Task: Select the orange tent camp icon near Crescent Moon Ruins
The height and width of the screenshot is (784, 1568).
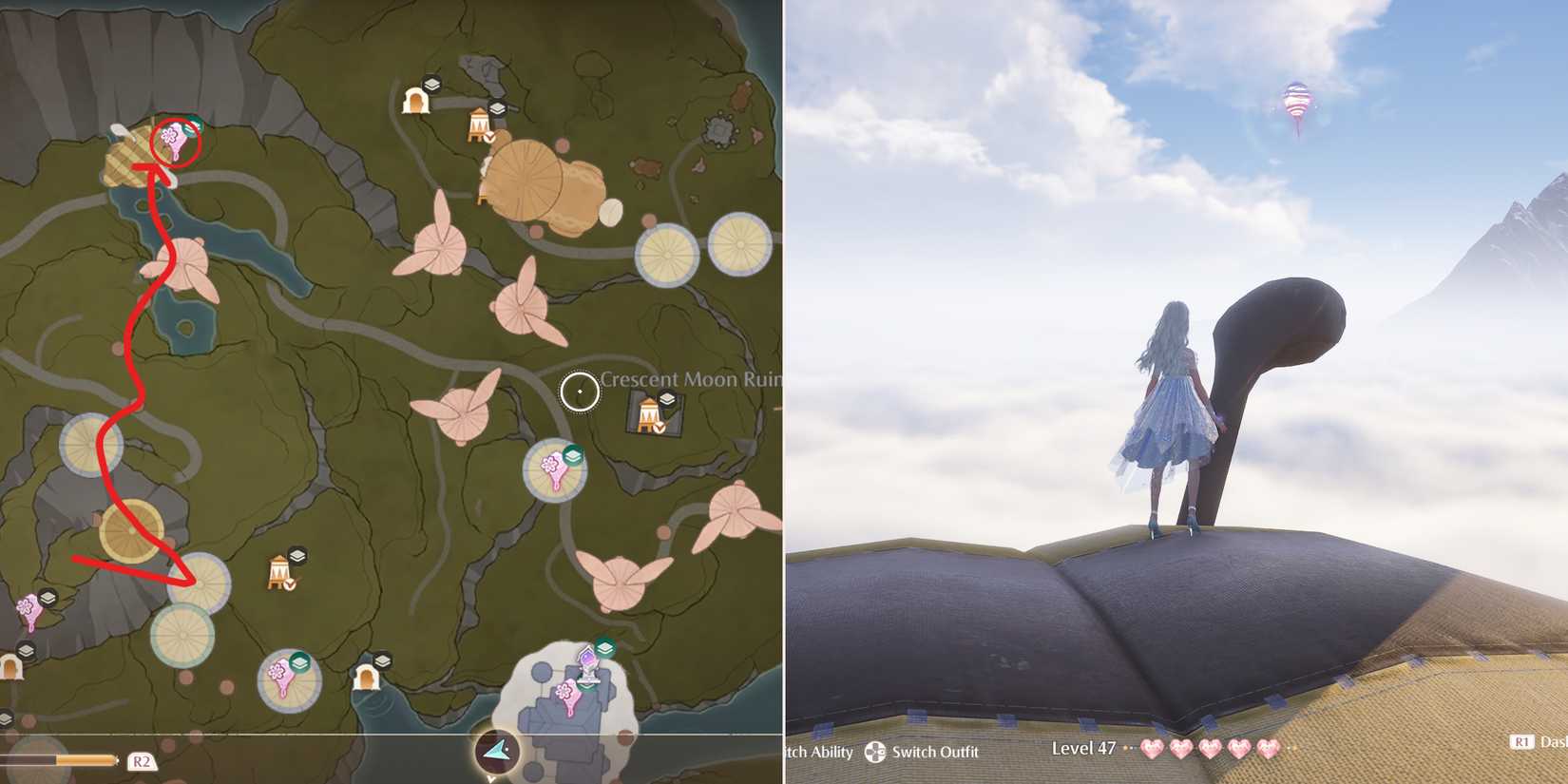Action: (x=649, y=415)
